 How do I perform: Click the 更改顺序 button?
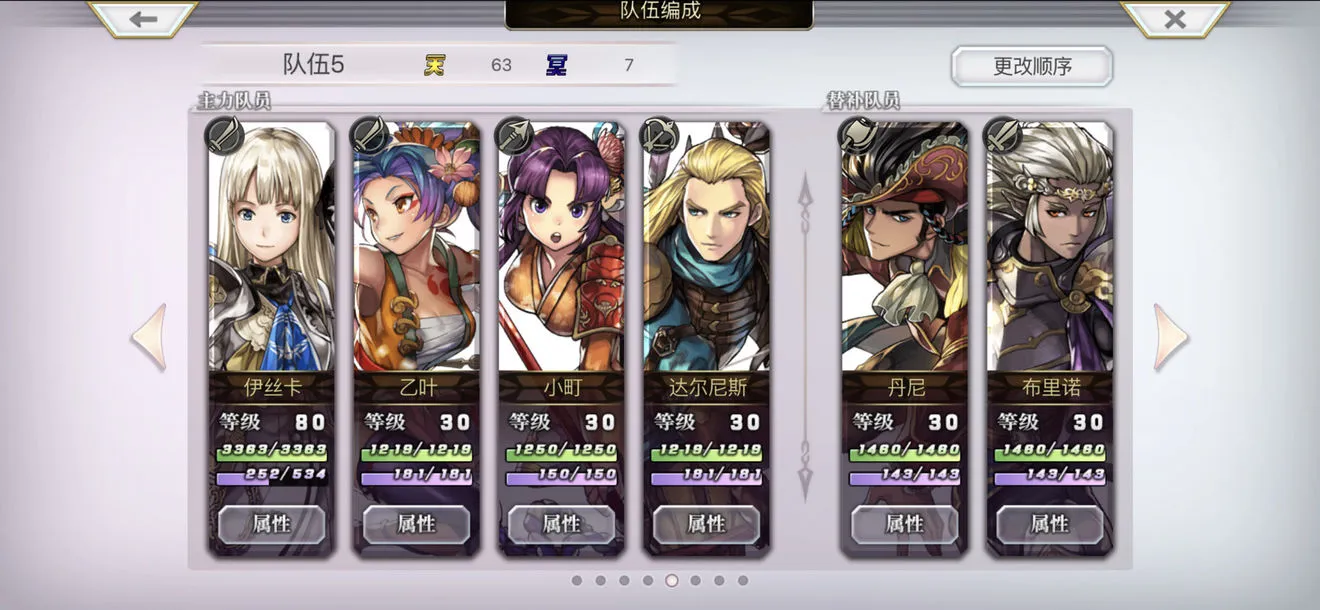pos(1032,66)
